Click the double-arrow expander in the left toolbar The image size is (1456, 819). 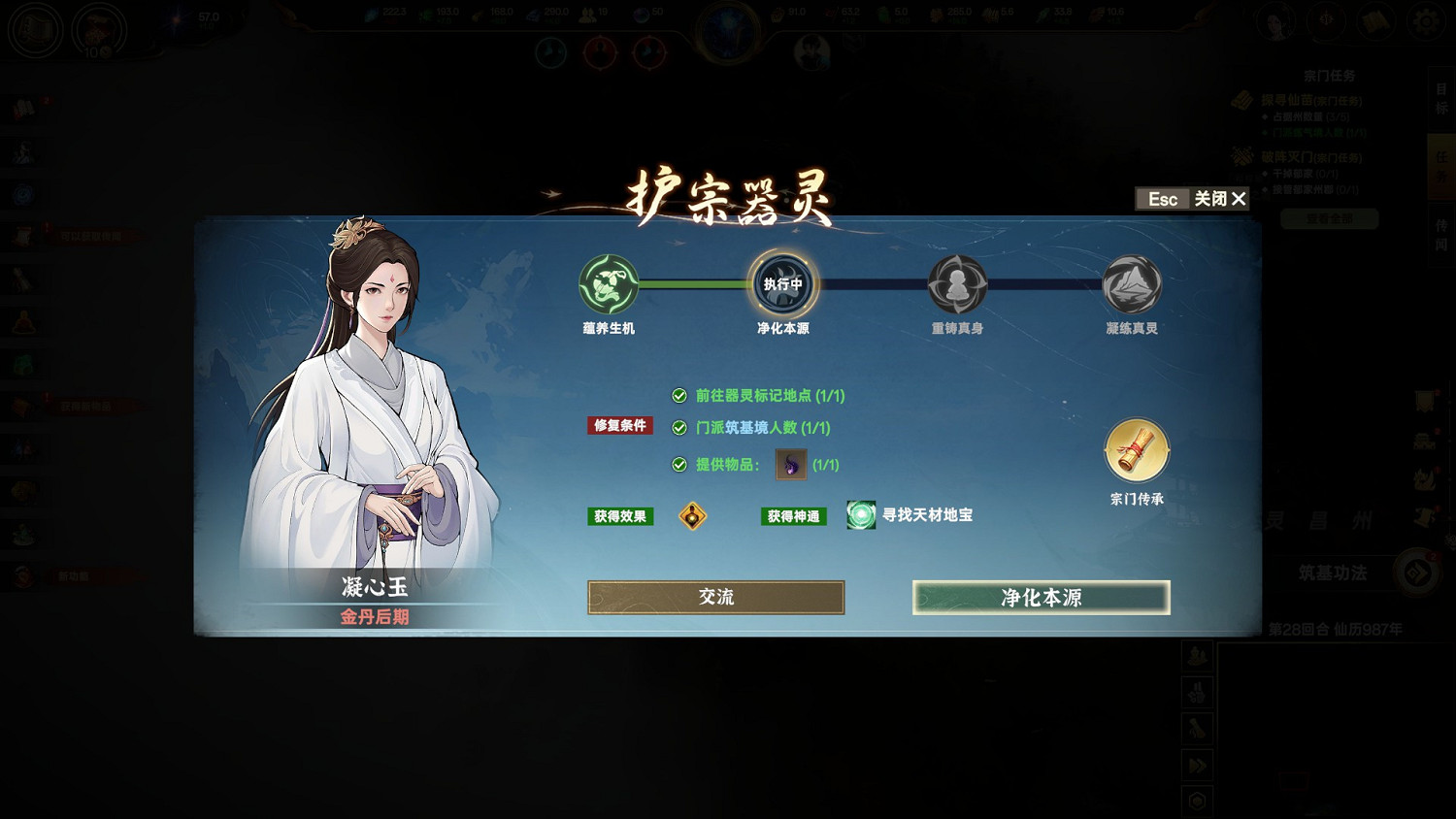point(1196,765)
